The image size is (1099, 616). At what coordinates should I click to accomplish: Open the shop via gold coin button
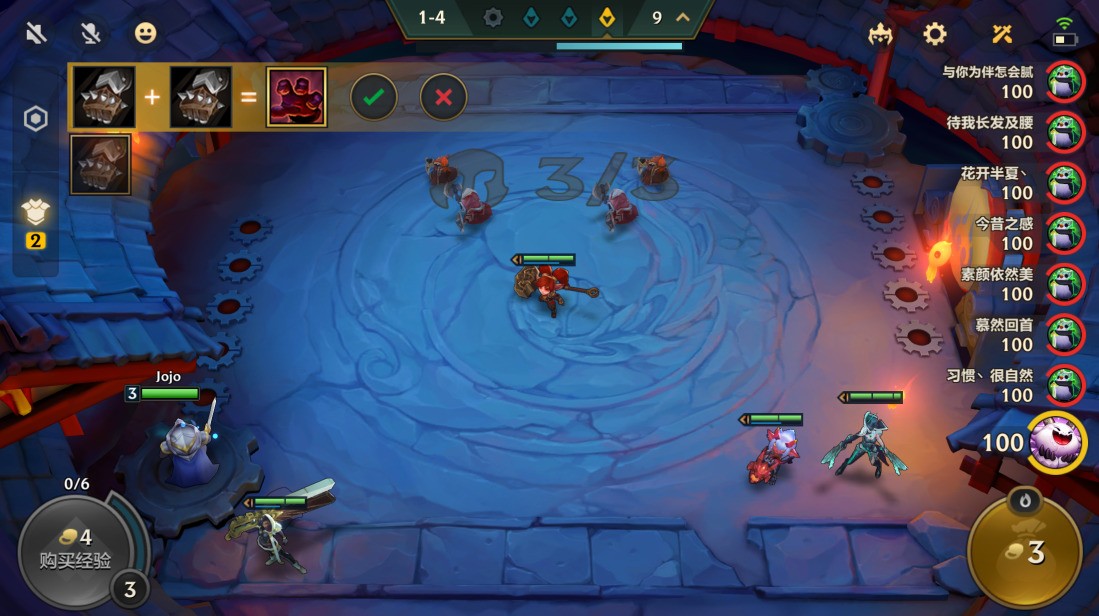coord(1024,551)
